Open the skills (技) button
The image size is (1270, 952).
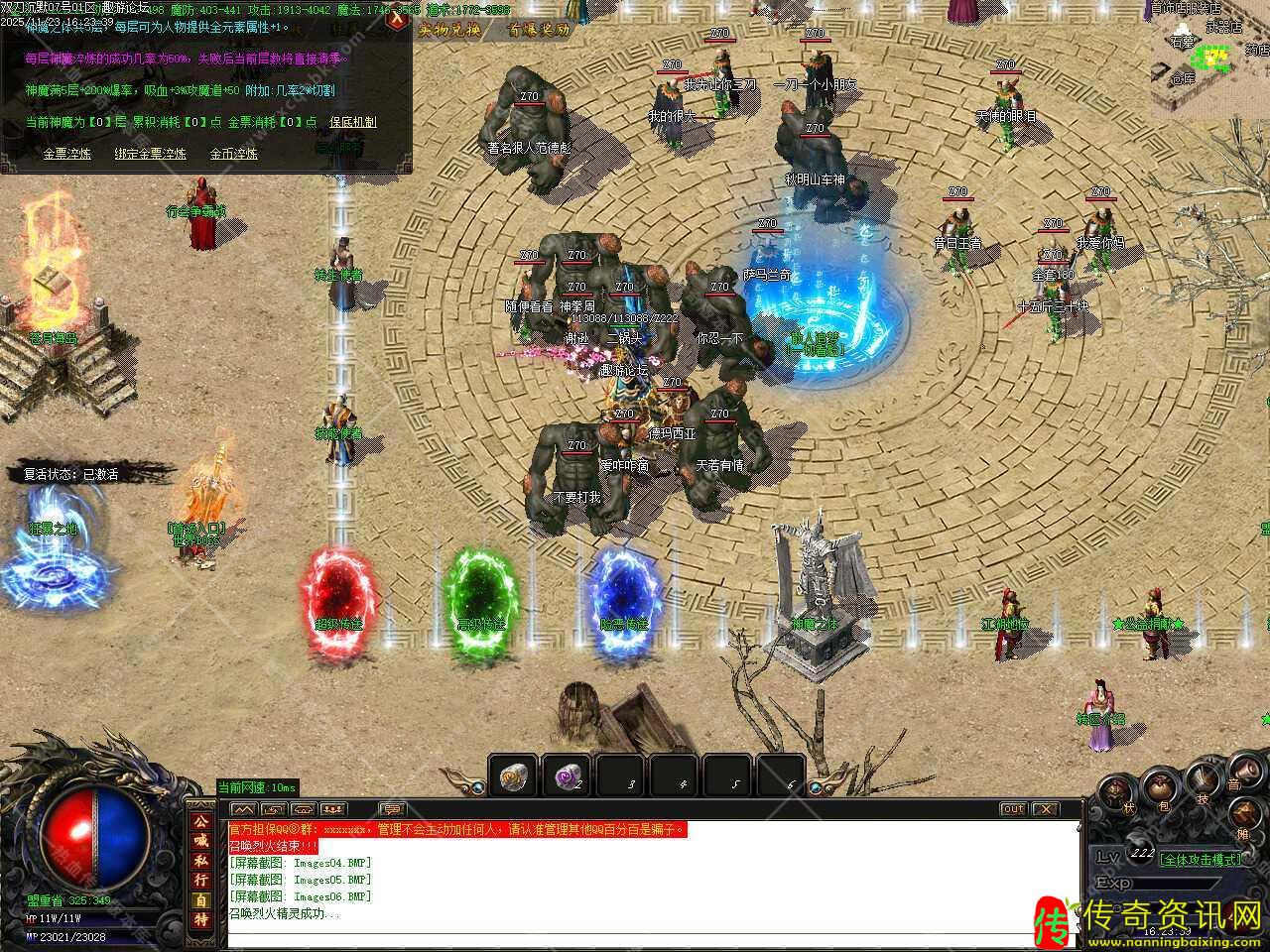point(1202,783)
